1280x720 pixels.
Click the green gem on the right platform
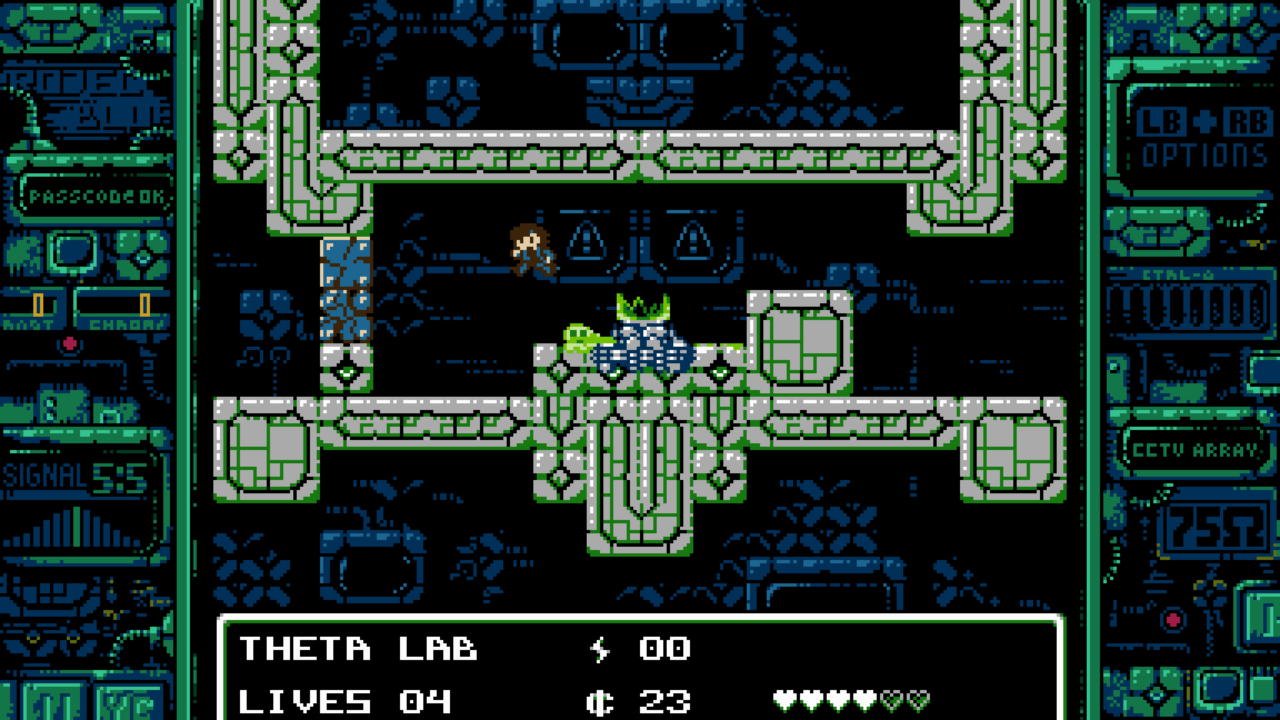coord(718,372)
